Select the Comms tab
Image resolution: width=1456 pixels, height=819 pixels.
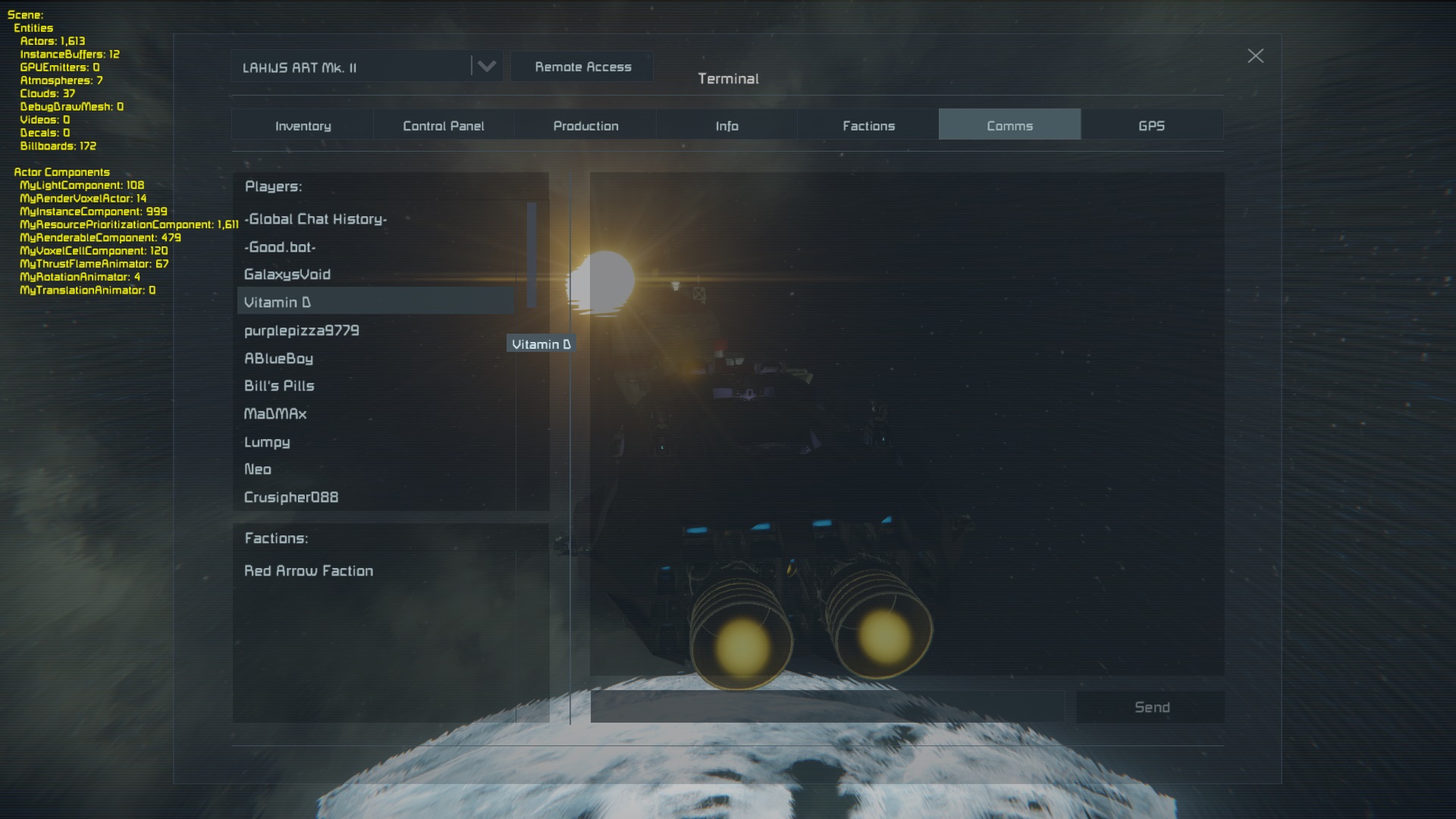[1009, 125]
